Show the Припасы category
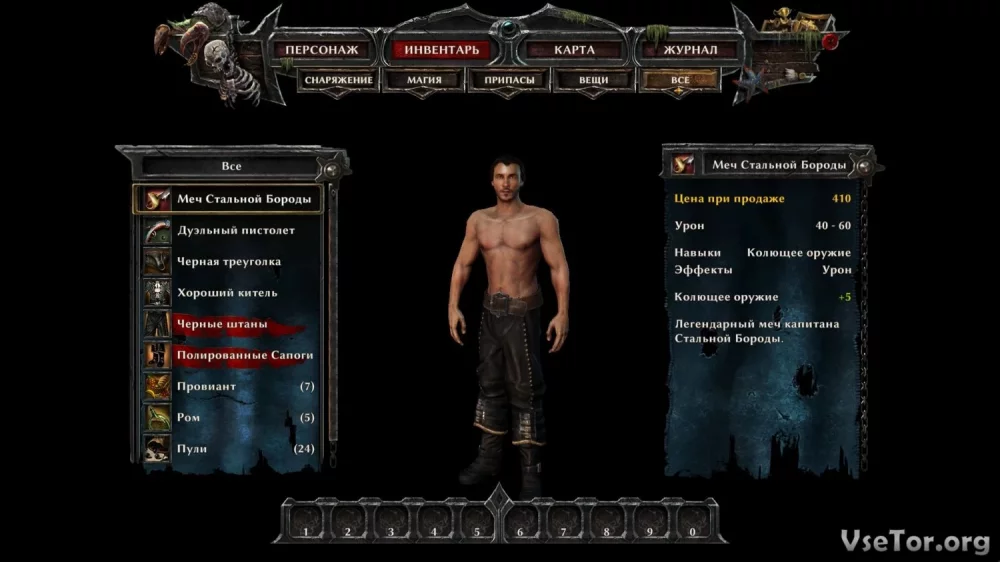Viewport: 1000px width, 562px height. [x=508, y=80]
